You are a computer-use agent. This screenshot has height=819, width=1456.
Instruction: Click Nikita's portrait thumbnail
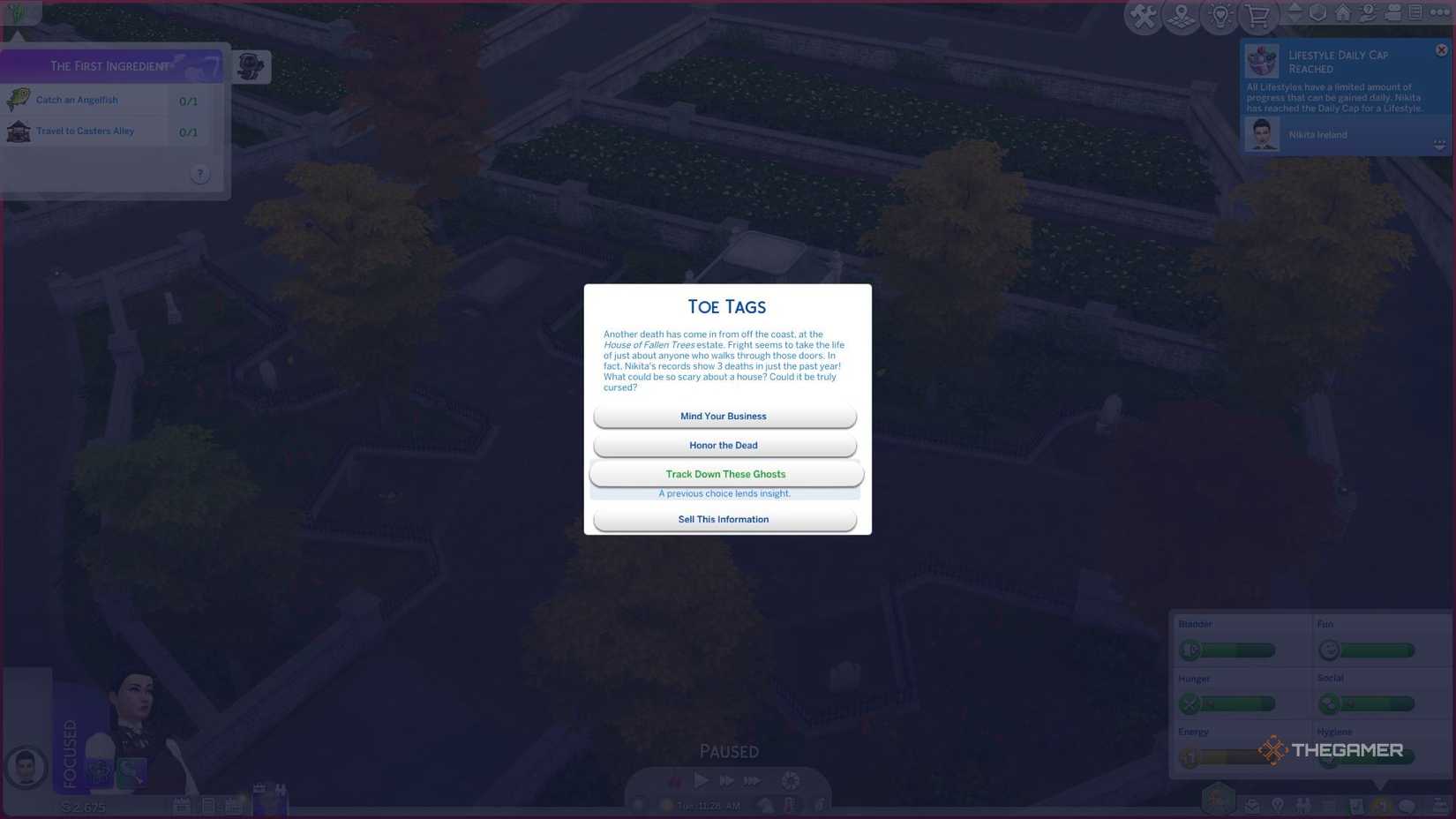(25, 768)
